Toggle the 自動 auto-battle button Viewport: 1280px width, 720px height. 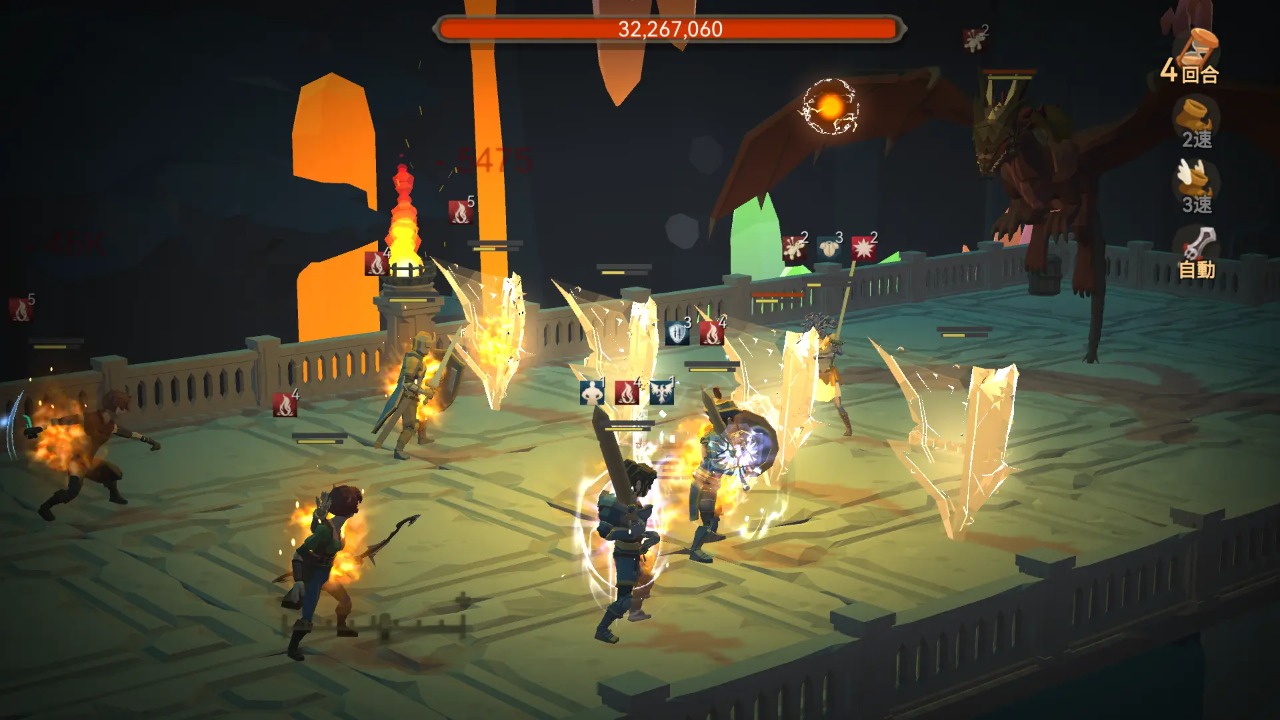tap(1196, 252)
